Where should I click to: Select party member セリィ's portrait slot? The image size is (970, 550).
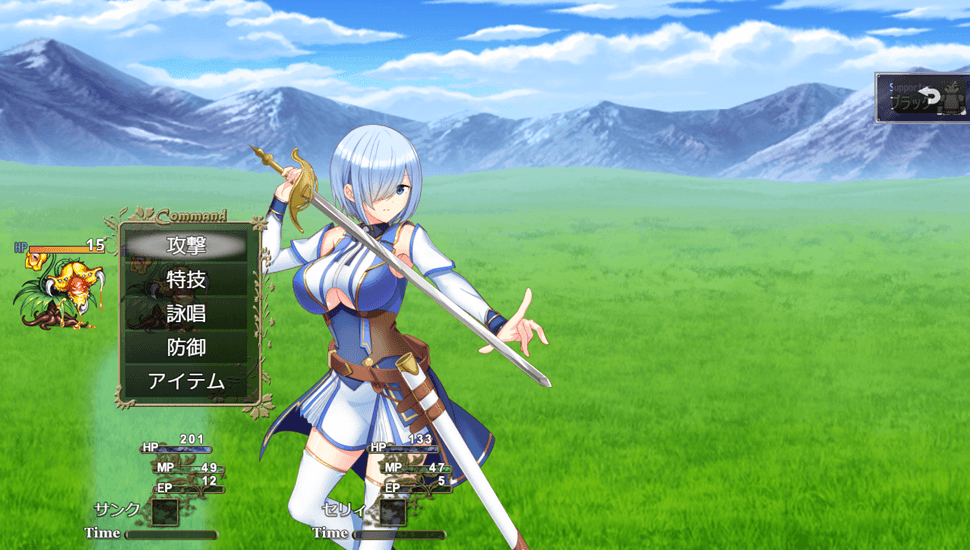[x=393, y=511]
